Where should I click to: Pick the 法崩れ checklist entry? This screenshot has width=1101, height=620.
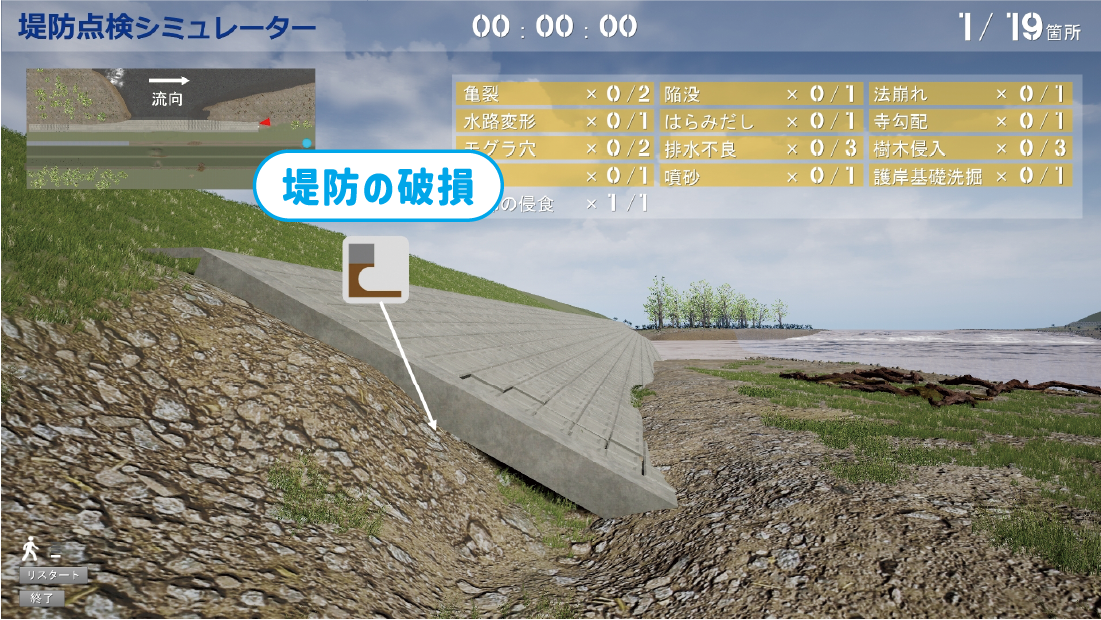[x=969, y=94]
